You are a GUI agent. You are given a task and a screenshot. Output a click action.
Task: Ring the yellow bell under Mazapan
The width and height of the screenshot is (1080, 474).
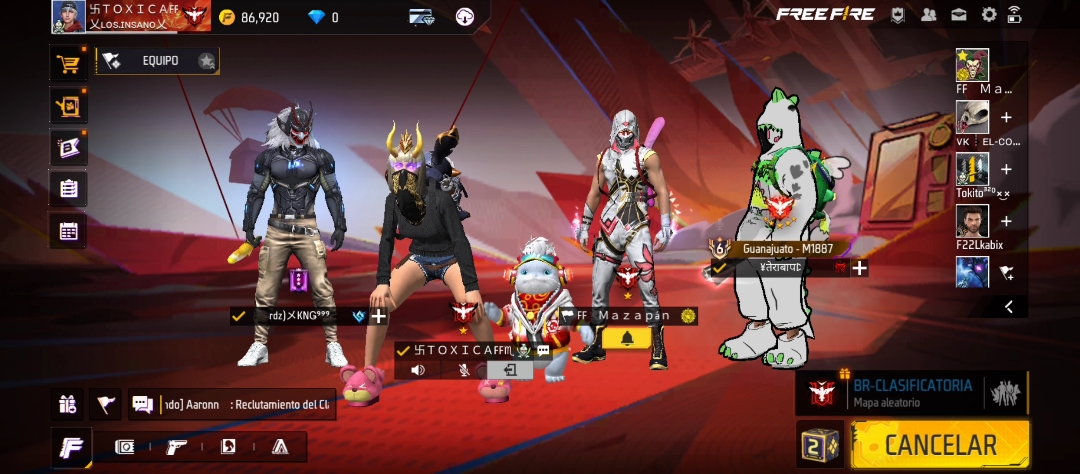[627, 338]
